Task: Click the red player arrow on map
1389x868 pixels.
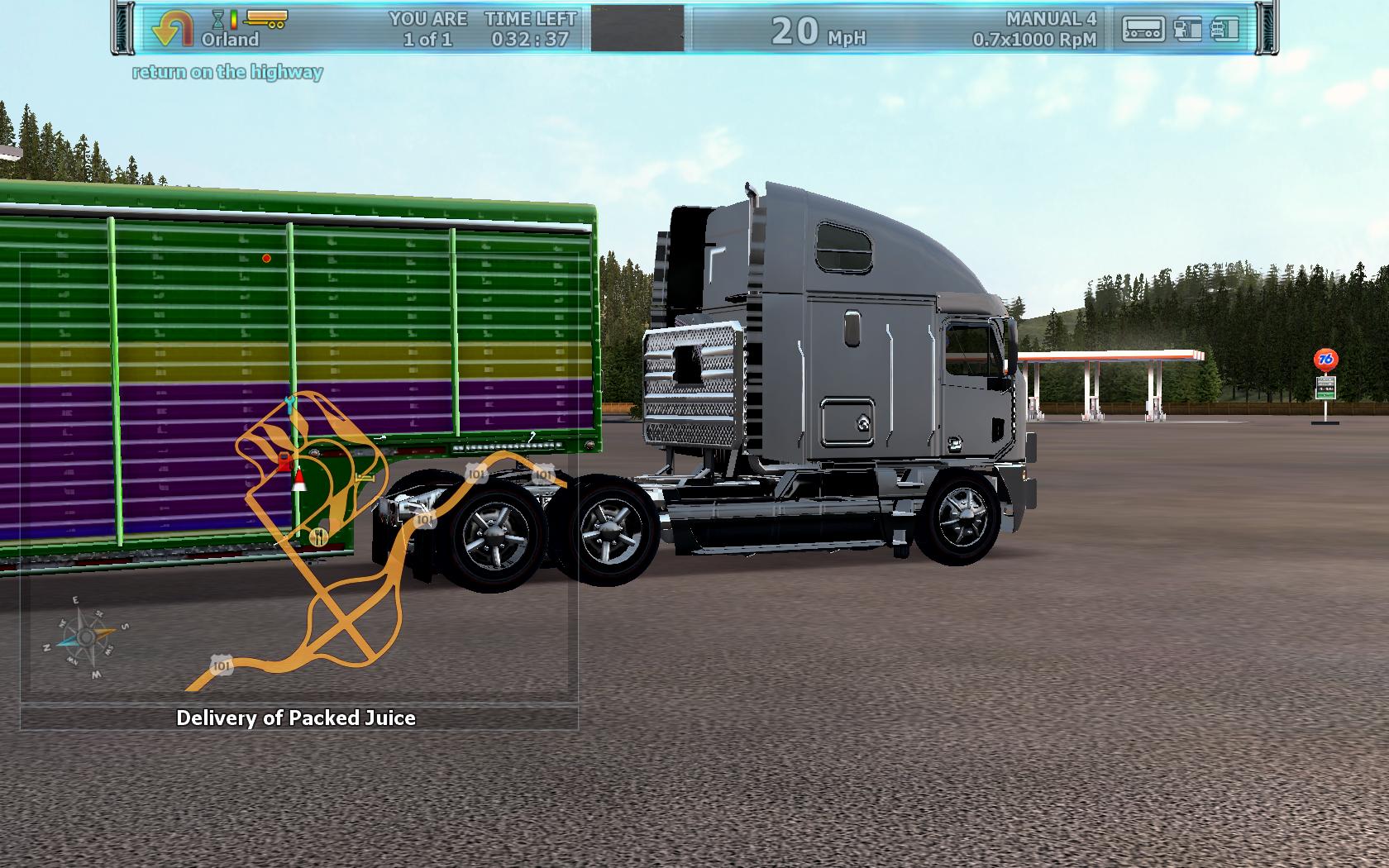Action: tap(298, 480)
